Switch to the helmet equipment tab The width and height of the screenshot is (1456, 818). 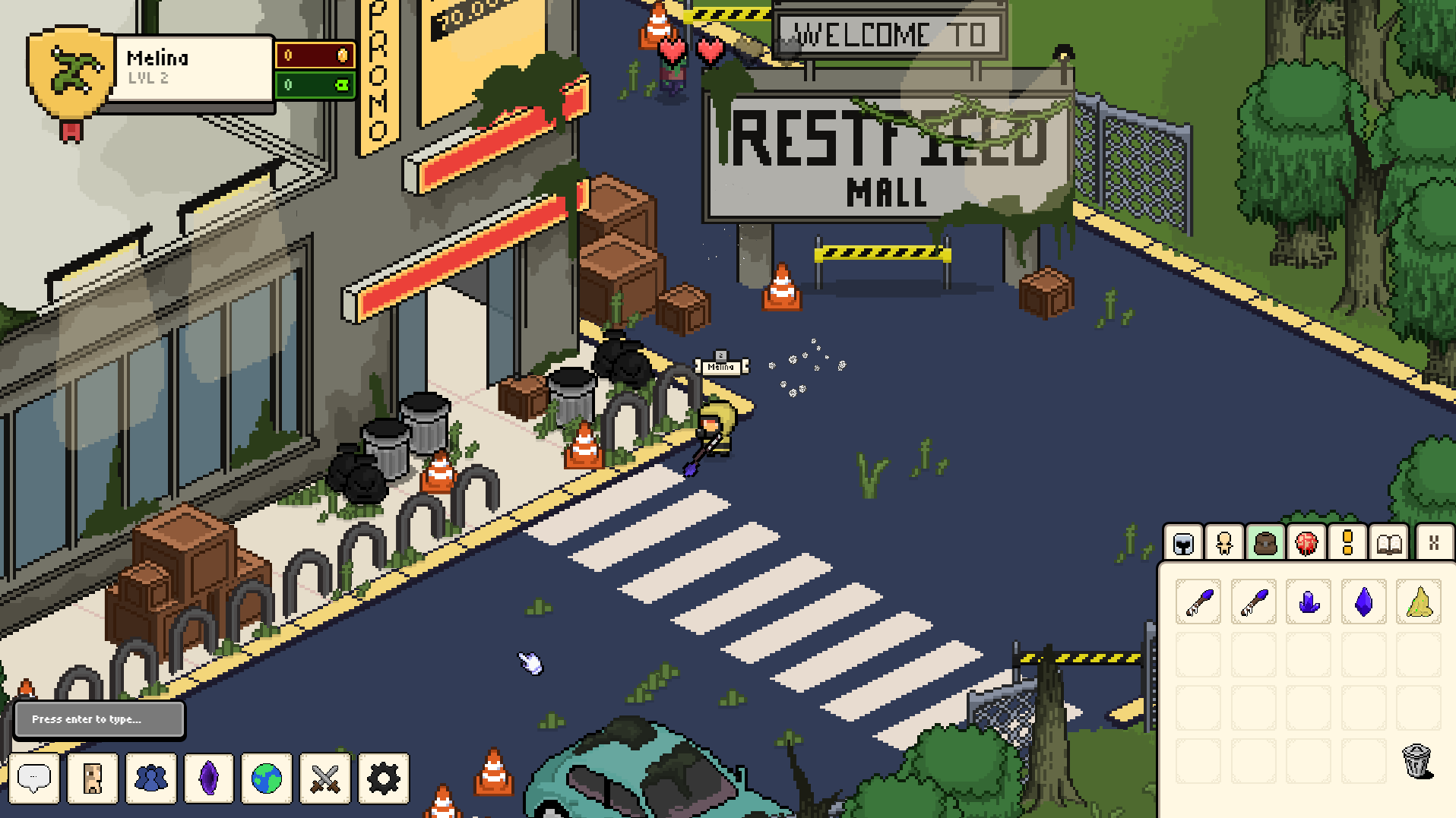[1184, 543]
